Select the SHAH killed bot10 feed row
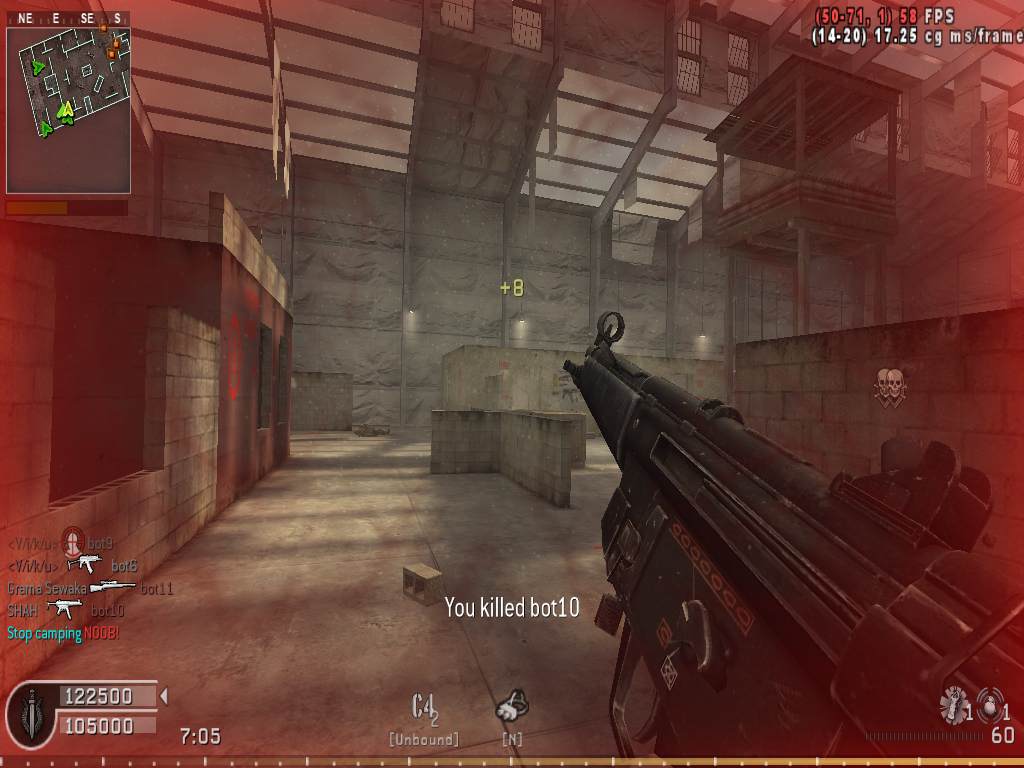The image size is (1024, 768). tap(66, 609)
